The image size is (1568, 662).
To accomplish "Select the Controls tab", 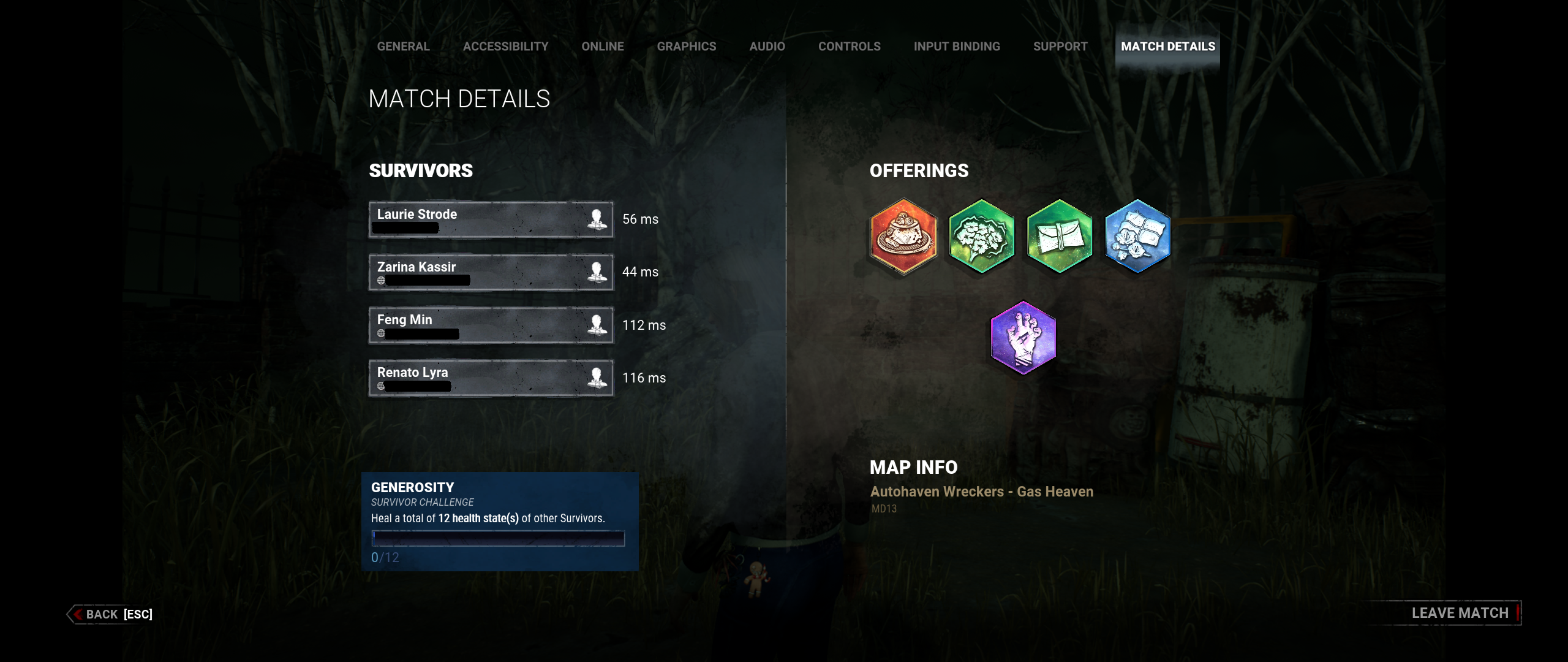I will [x=850, y=46].
